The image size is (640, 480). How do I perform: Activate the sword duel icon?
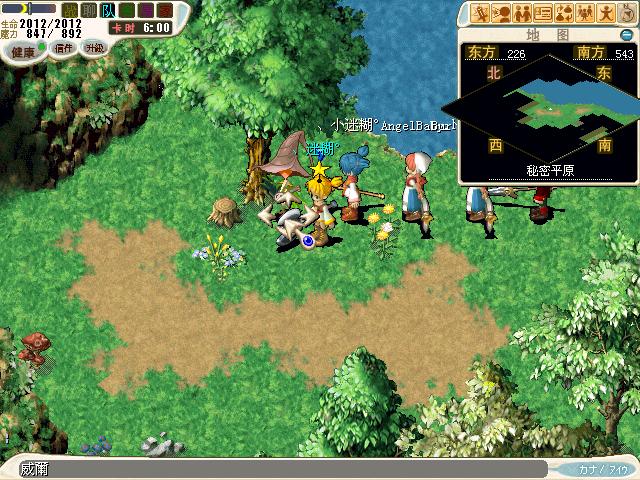point(482,13)
